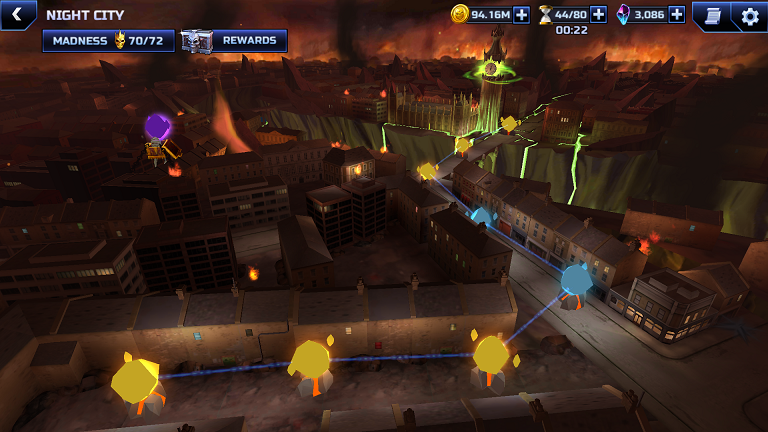Screen dimensions: 768x432
Task: Open the Madness 70/72 panel
Action: [x=108, y=41]
